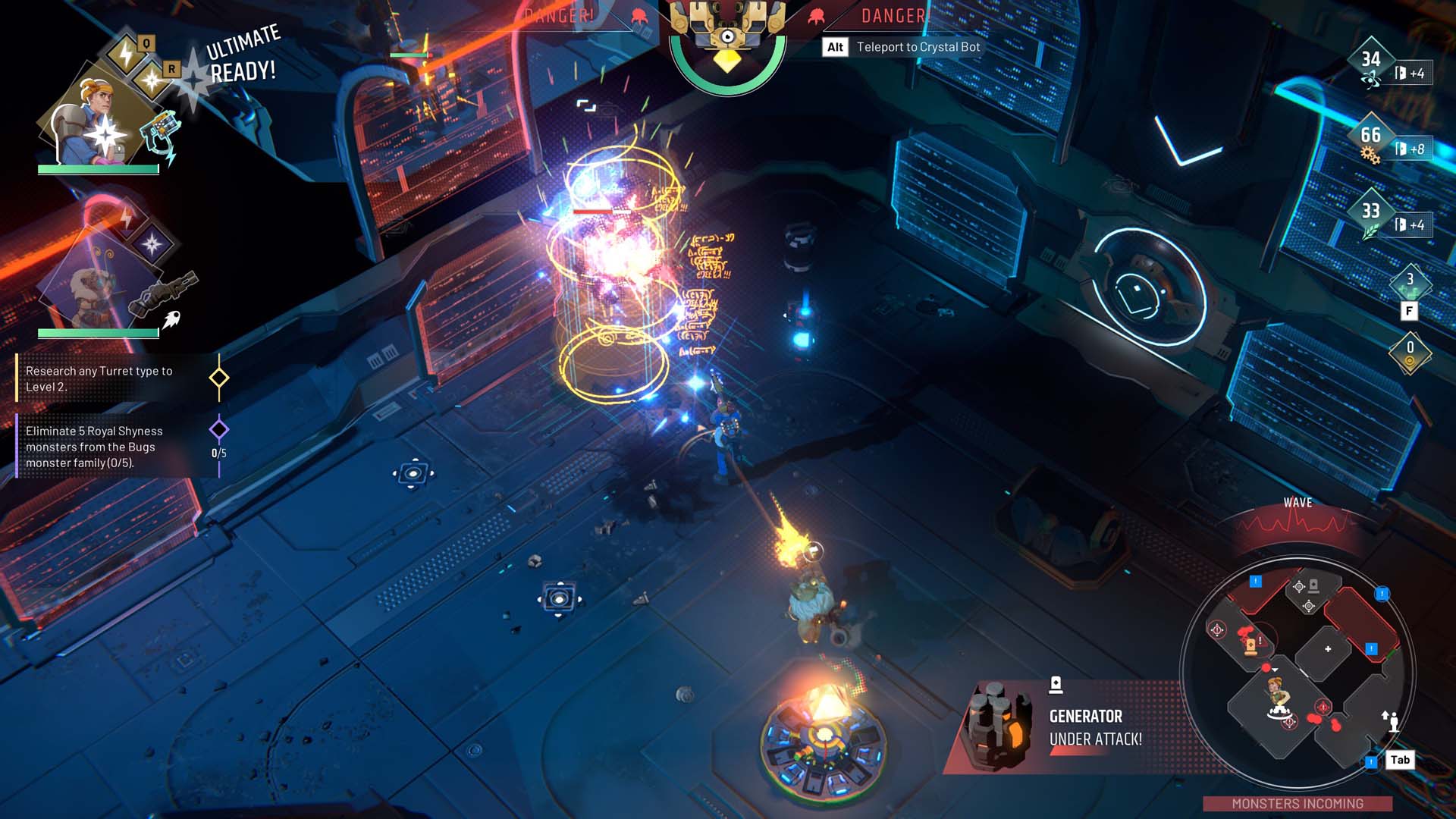Trigger the ready ultimate star ability
Viewport: 1456px width, 819px height.
(152, 79)
